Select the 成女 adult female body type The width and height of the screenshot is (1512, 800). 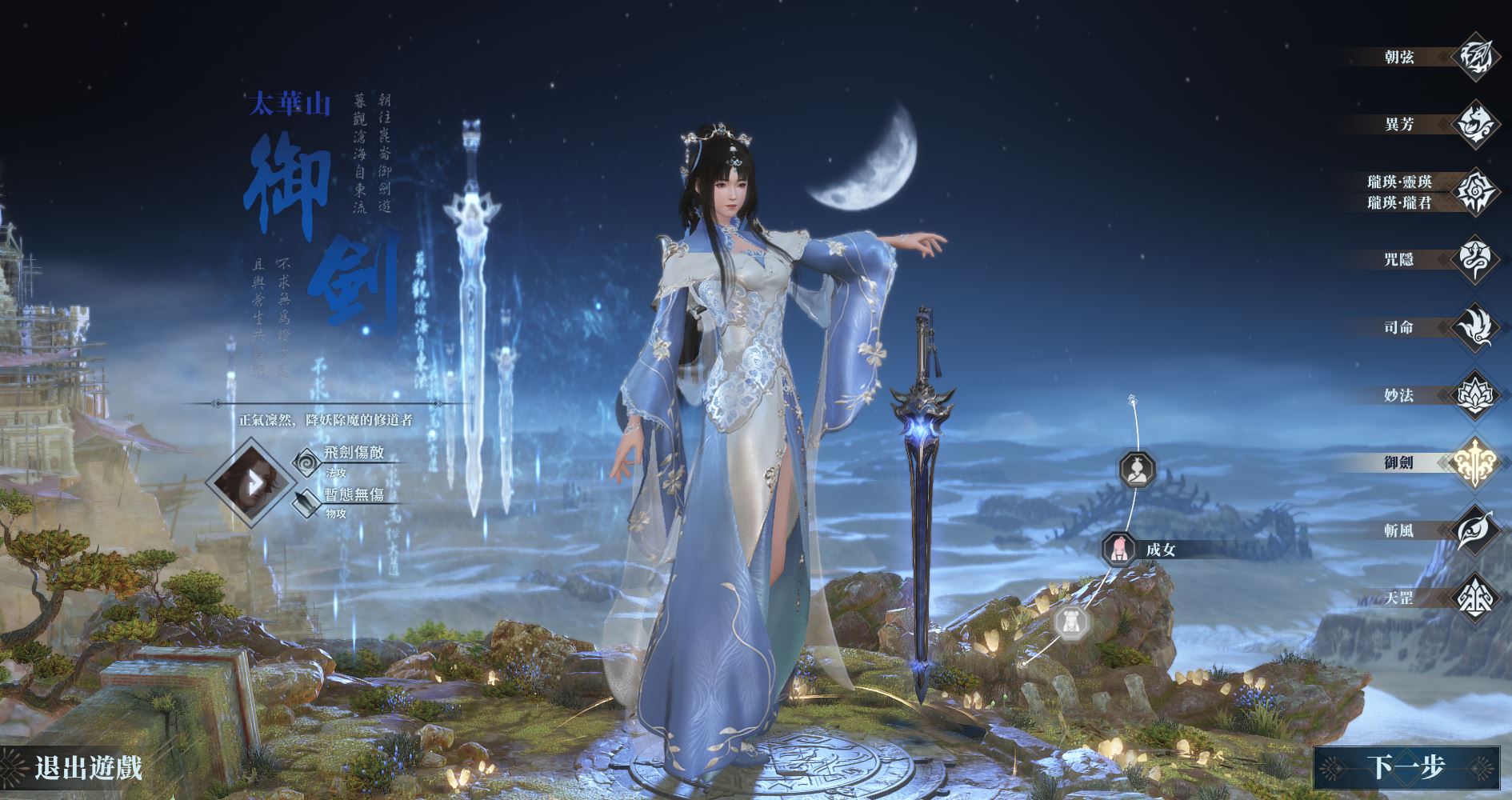click(x=1119, y=550)
